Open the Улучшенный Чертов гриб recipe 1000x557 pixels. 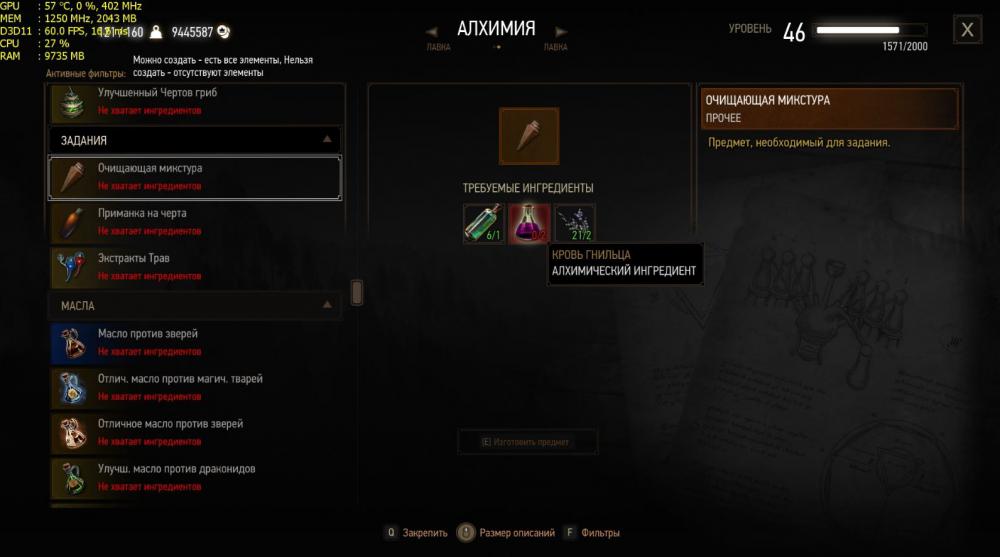coord(195,101)
